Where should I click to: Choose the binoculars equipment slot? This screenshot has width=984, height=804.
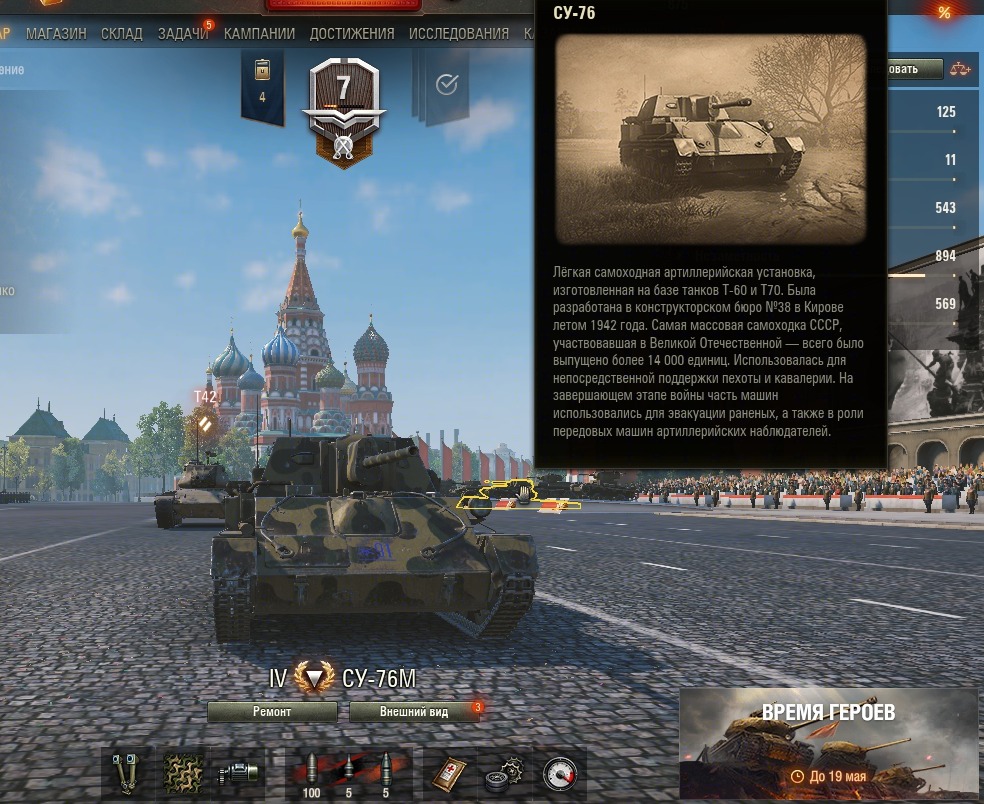point(127,773)
